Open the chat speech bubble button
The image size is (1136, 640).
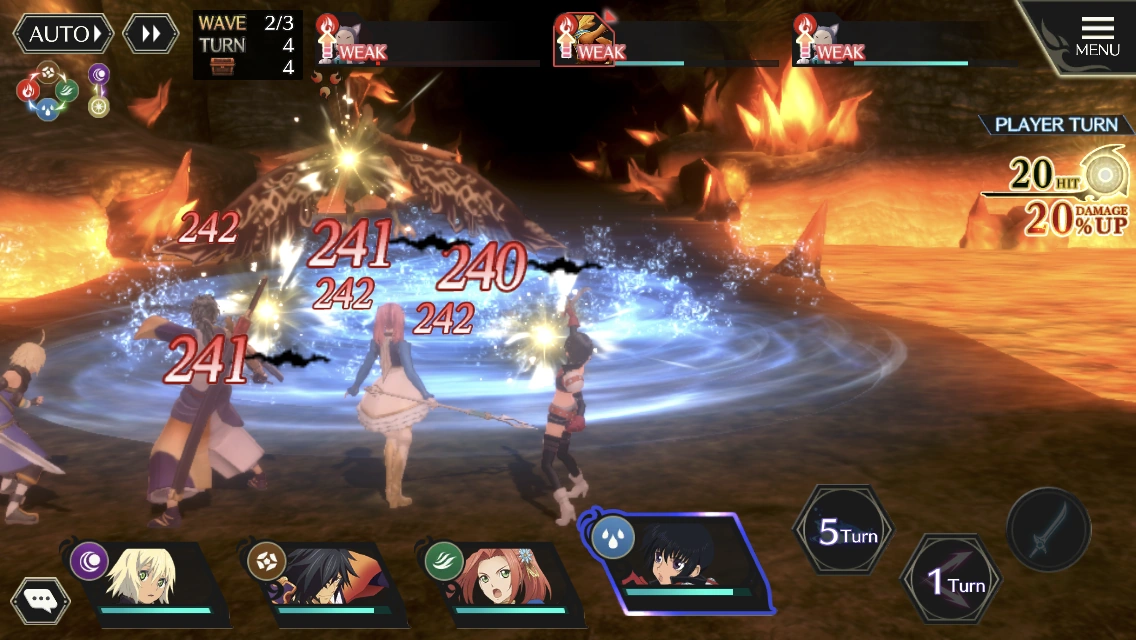(x=40, y=600)
